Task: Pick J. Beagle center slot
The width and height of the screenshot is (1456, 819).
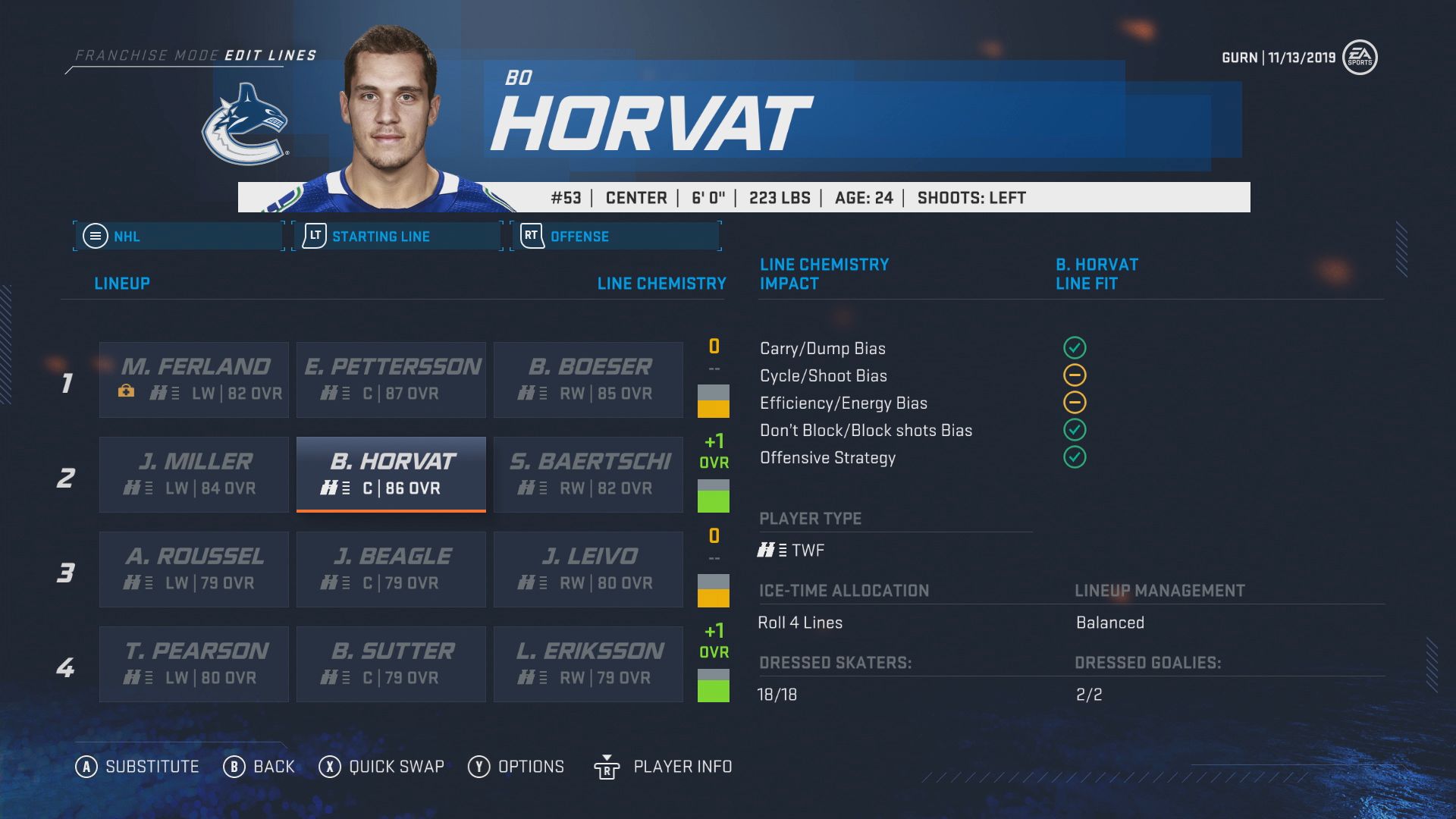Action: coord(391,569)
